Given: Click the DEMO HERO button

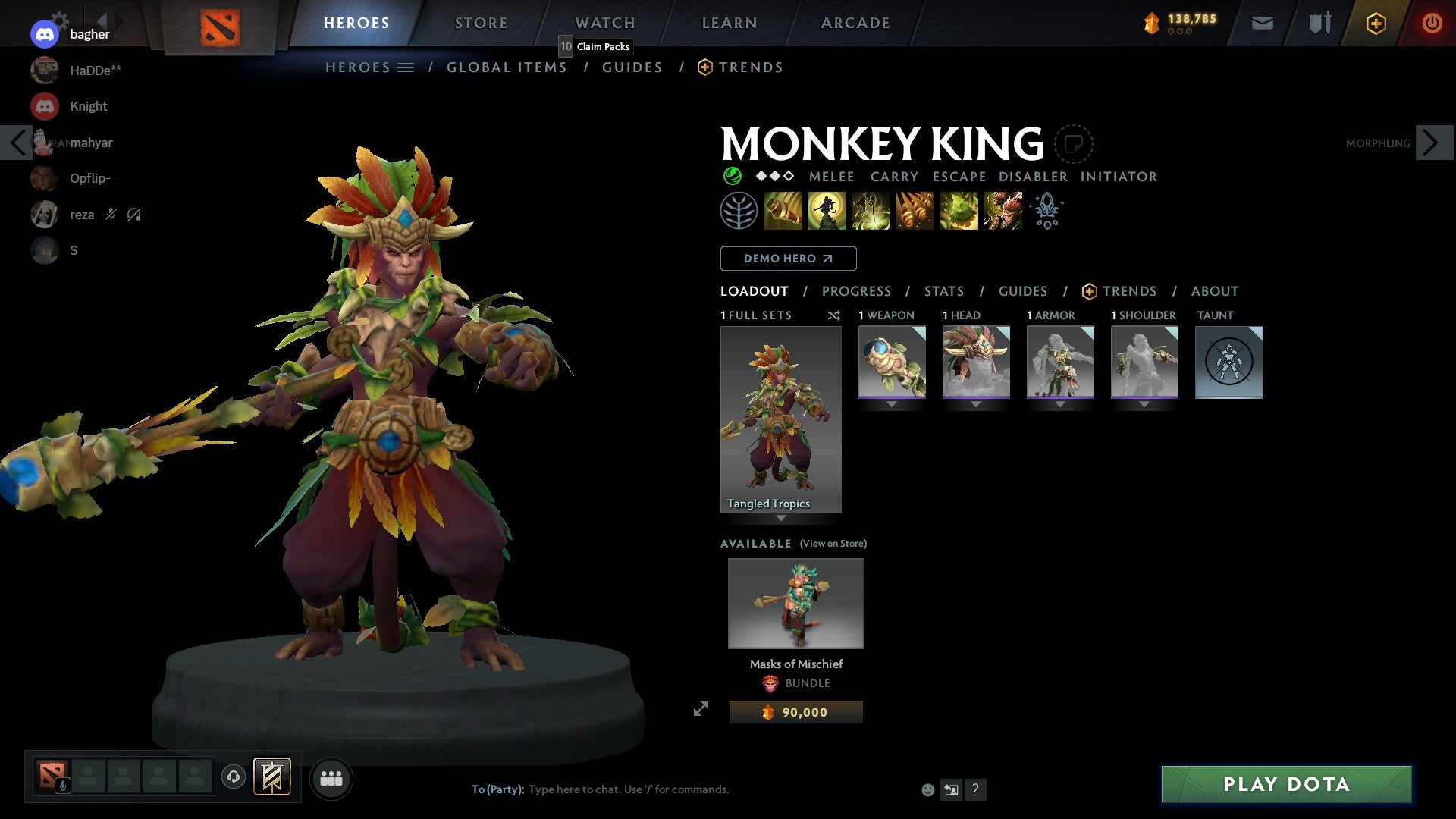Looking at the screenshot, I should click(x=788, y=258).
